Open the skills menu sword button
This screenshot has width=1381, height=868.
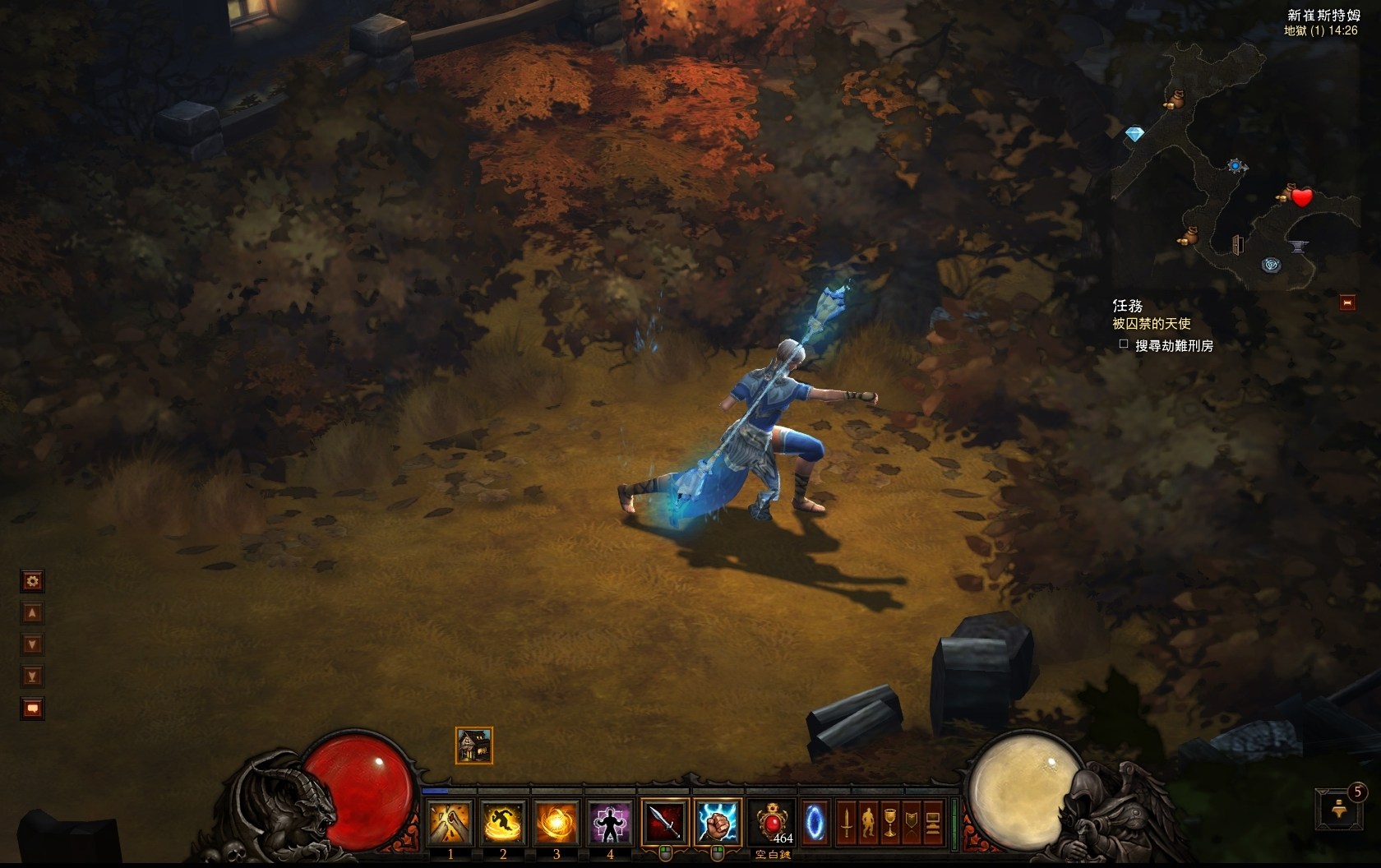tap(847, 823)
